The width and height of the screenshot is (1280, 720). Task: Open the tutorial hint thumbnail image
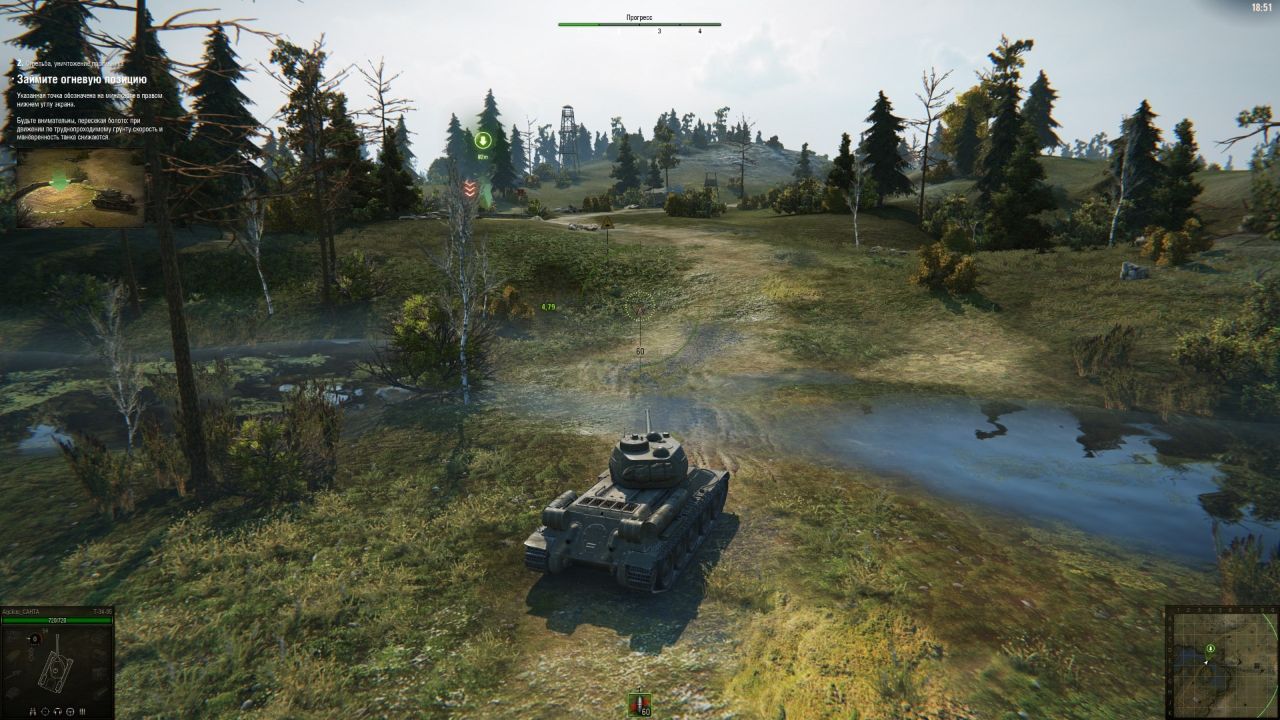80,187
